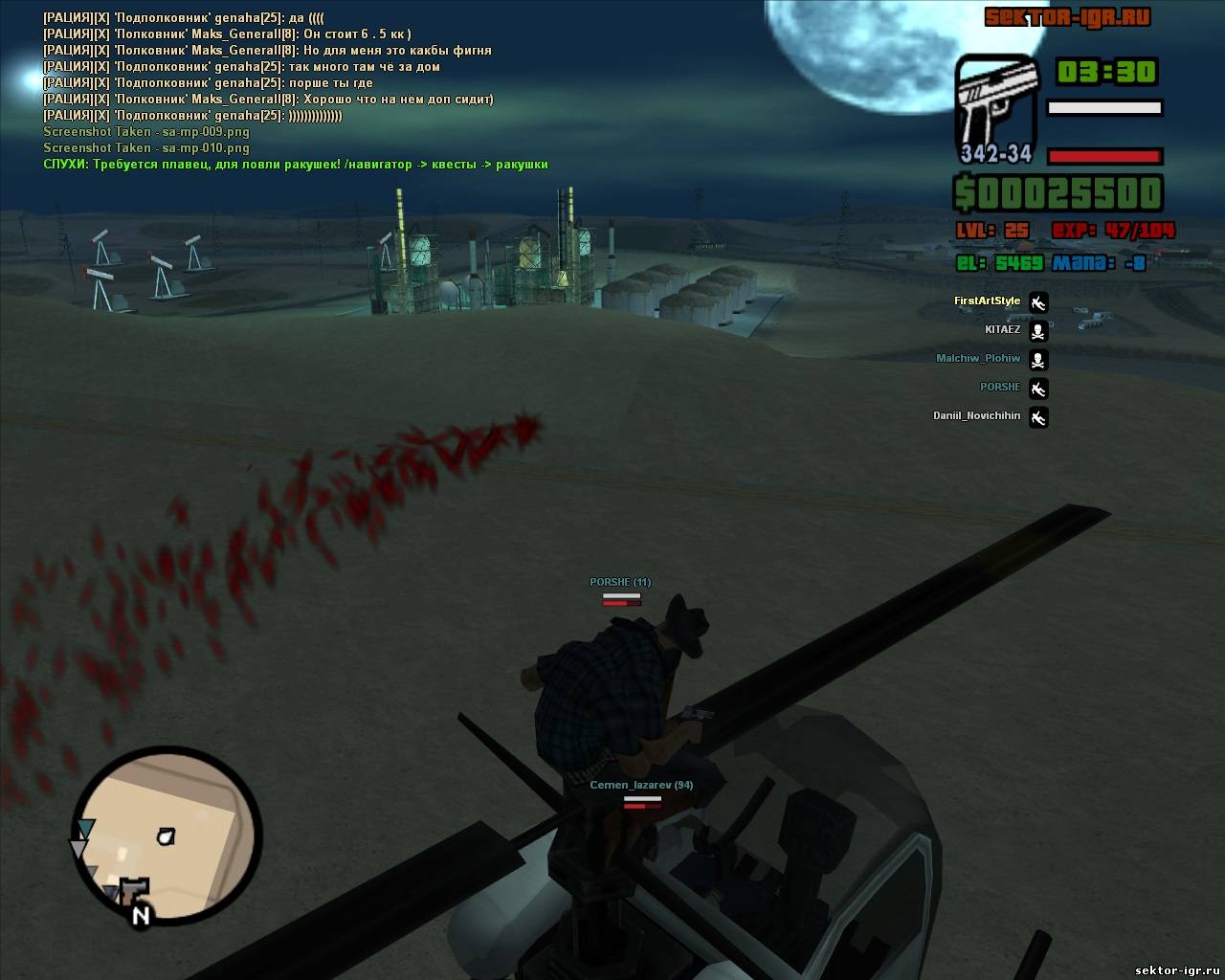The image size is (1225, 980).
Task: Click the PORSHE (11) player name tag
Action: tap(620, 582)
